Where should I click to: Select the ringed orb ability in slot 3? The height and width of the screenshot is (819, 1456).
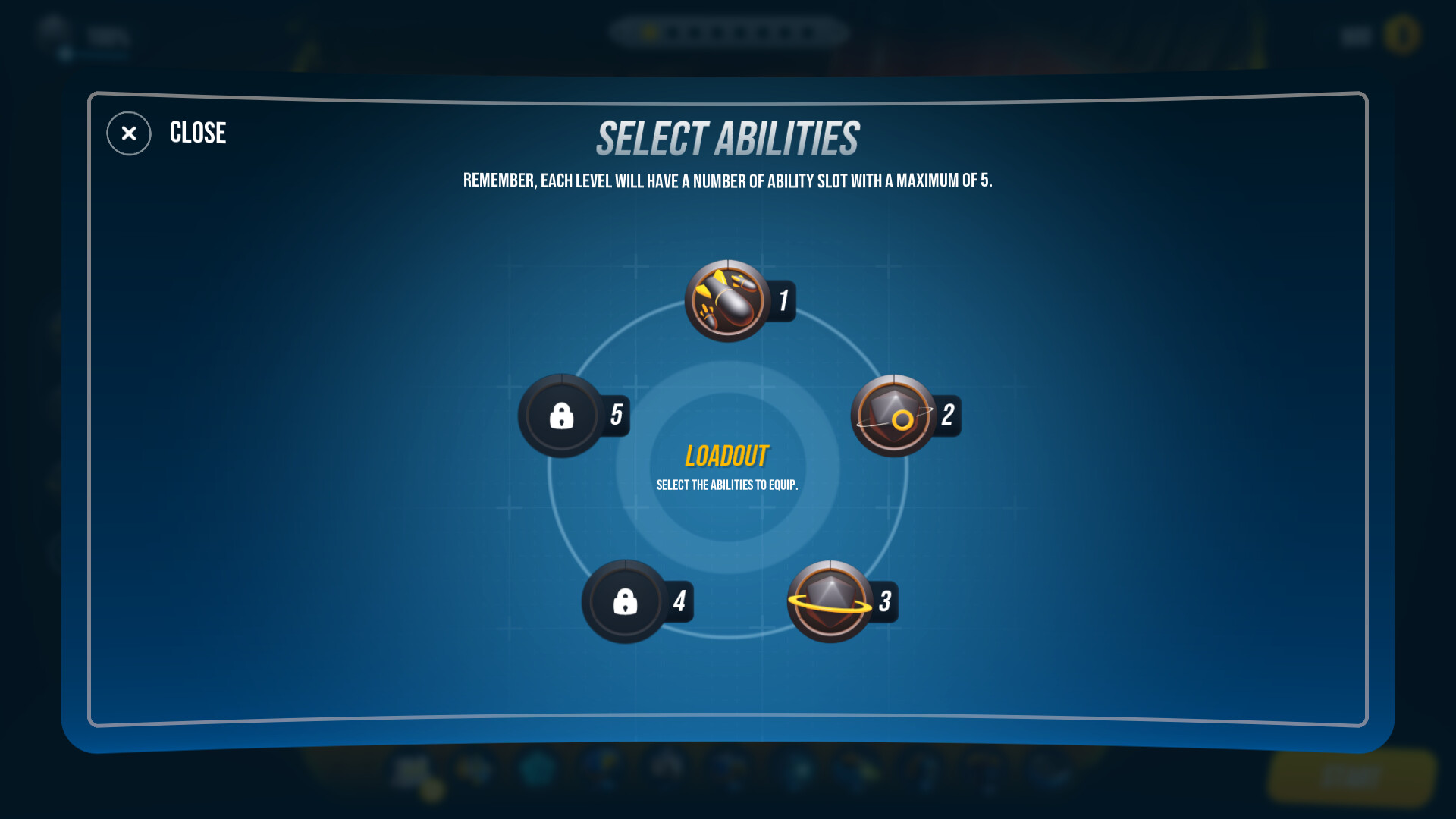829,601
